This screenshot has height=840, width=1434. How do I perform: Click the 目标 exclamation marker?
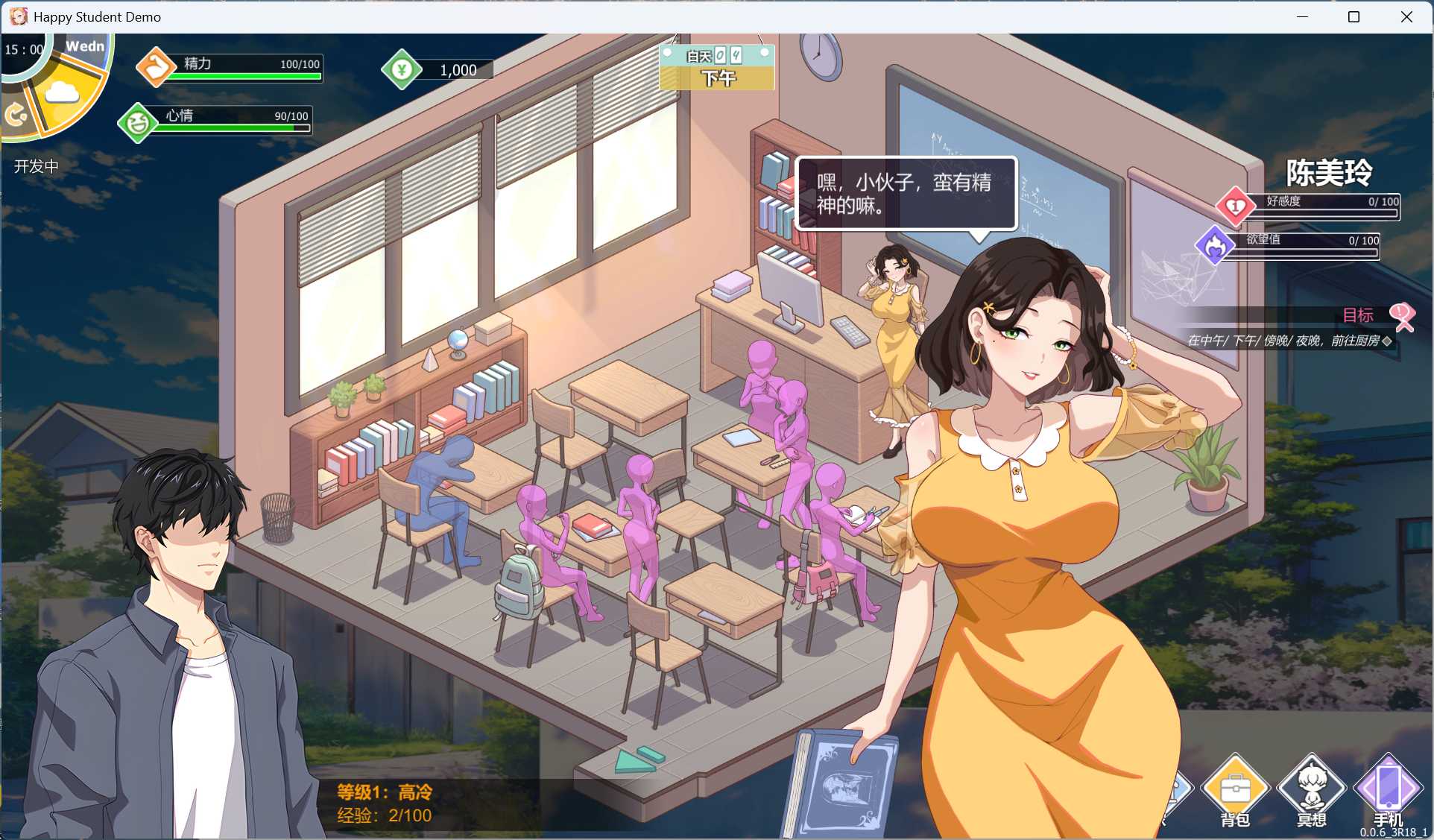[1401, 316]
